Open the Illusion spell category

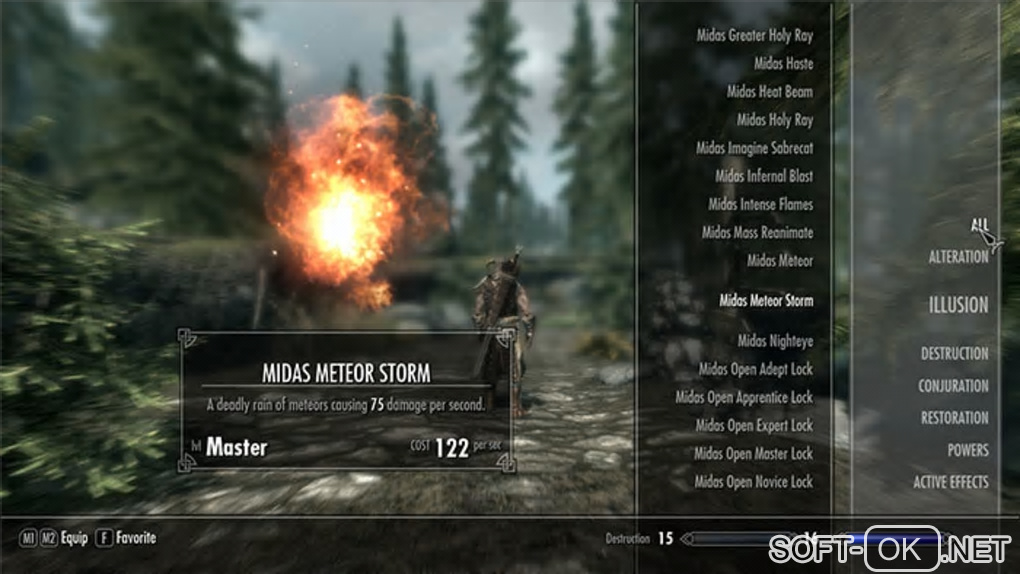[957, 305]
